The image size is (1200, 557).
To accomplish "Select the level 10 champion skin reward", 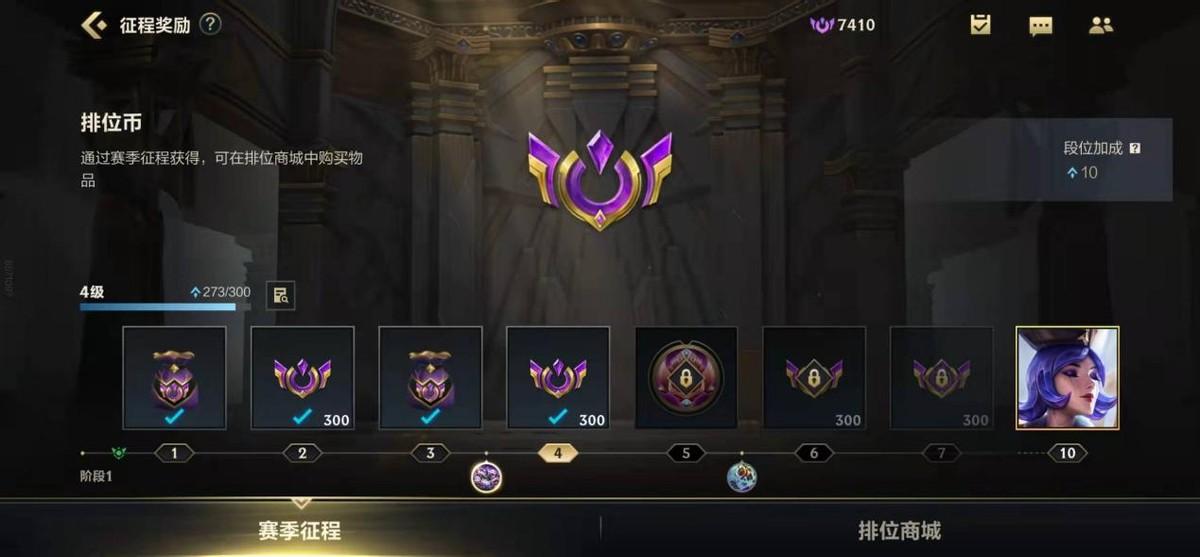I will pos(1067,378).
